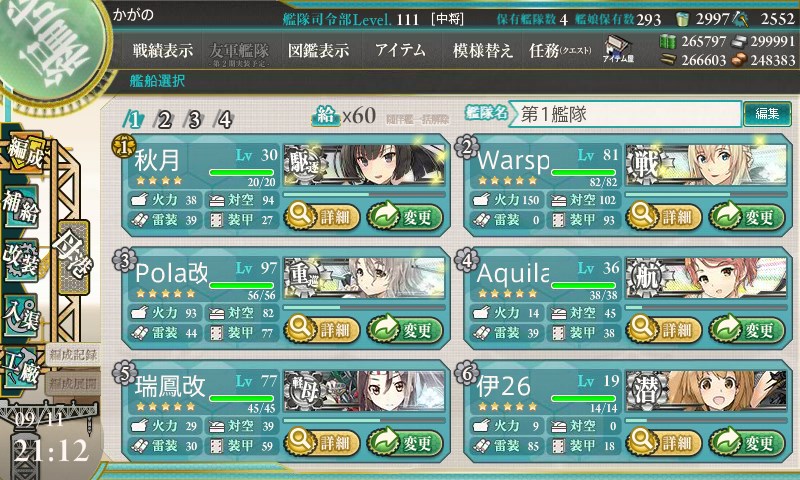Viewport: 800px width, 480px height.
Task: Open the 模様替え menu
Action: tap(483, 50)
